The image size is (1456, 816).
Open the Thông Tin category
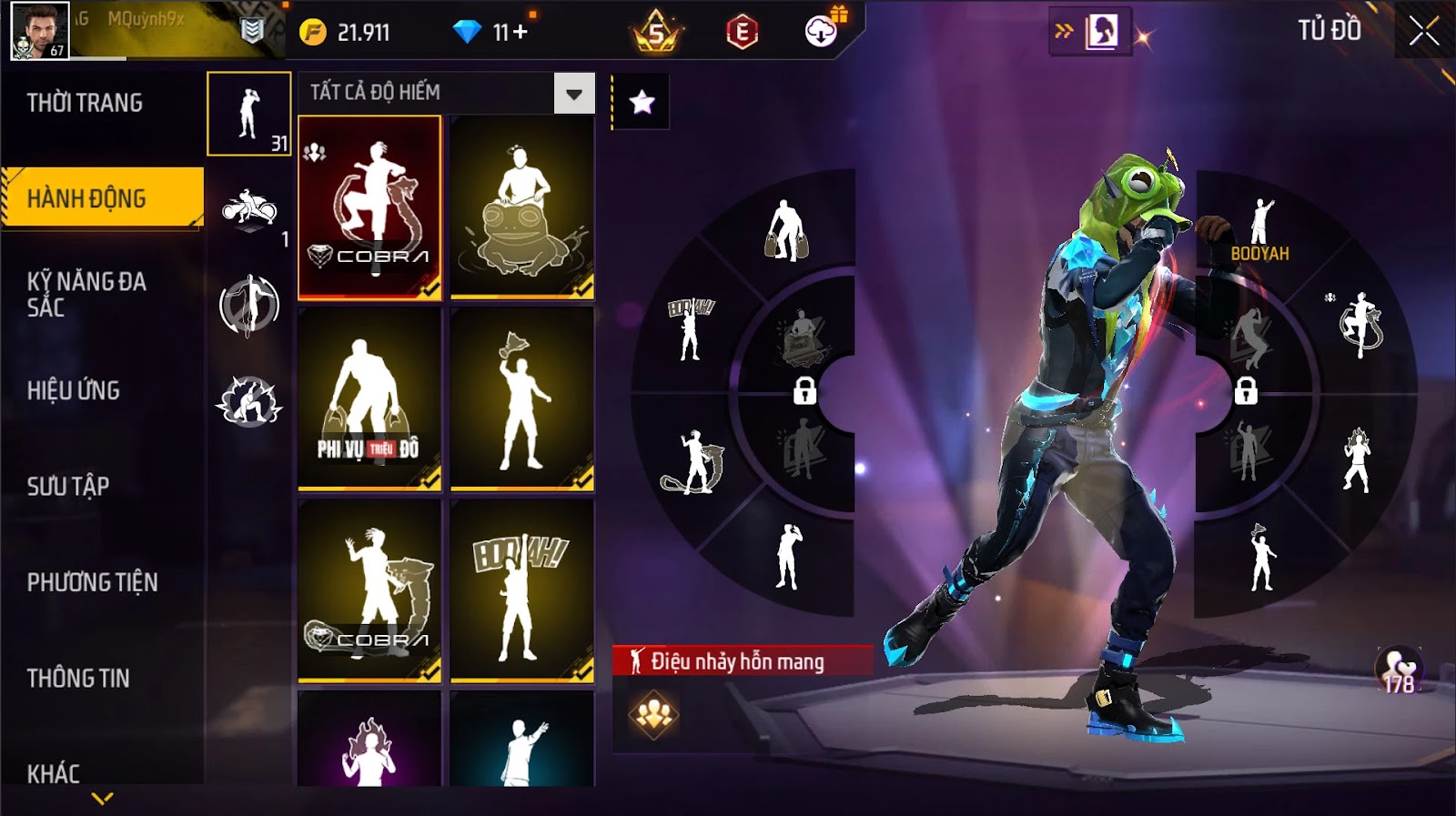click(x=78, y=678)
